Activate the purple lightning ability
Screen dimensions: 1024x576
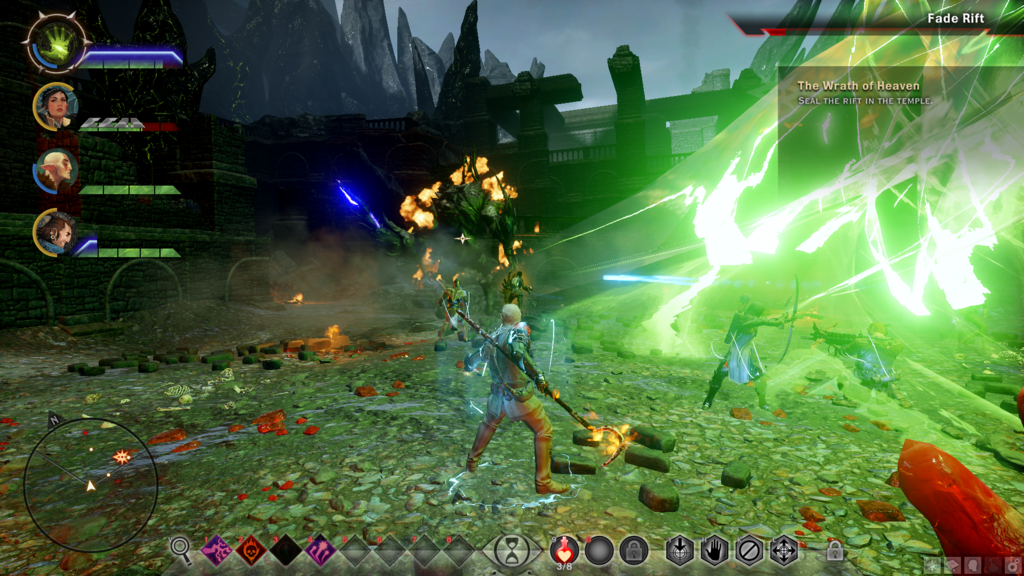tap(217, 550)
